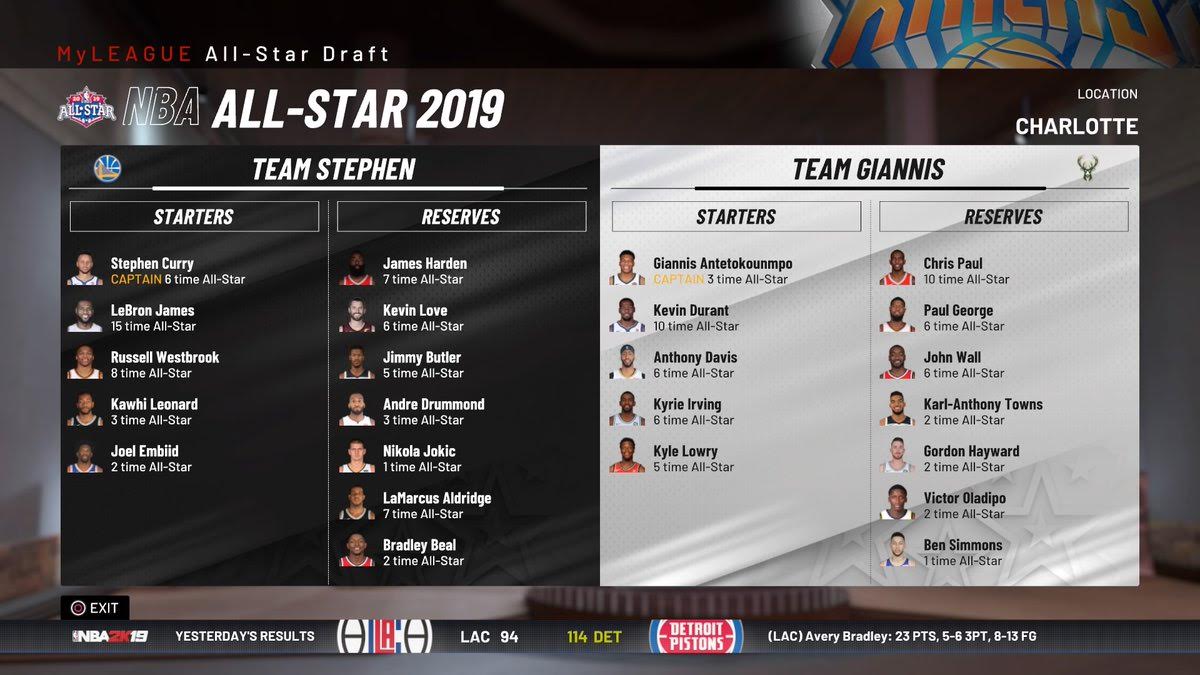Choose Chris Paul from Team Giannis reserves
1200x675 pixels.
[x=952, y=270]
